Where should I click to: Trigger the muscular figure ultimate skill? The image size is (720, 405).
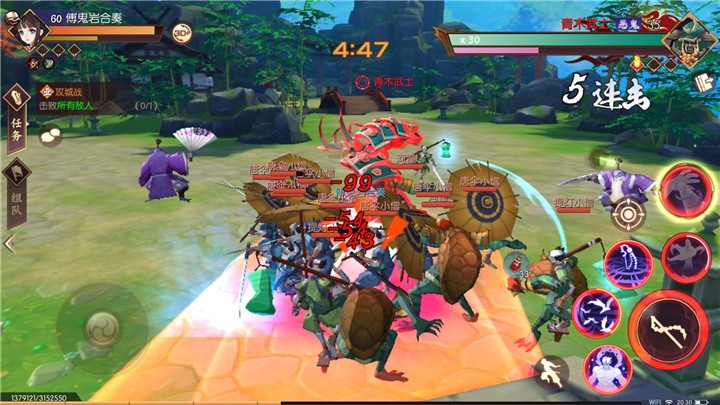click(x=606, y=368)
